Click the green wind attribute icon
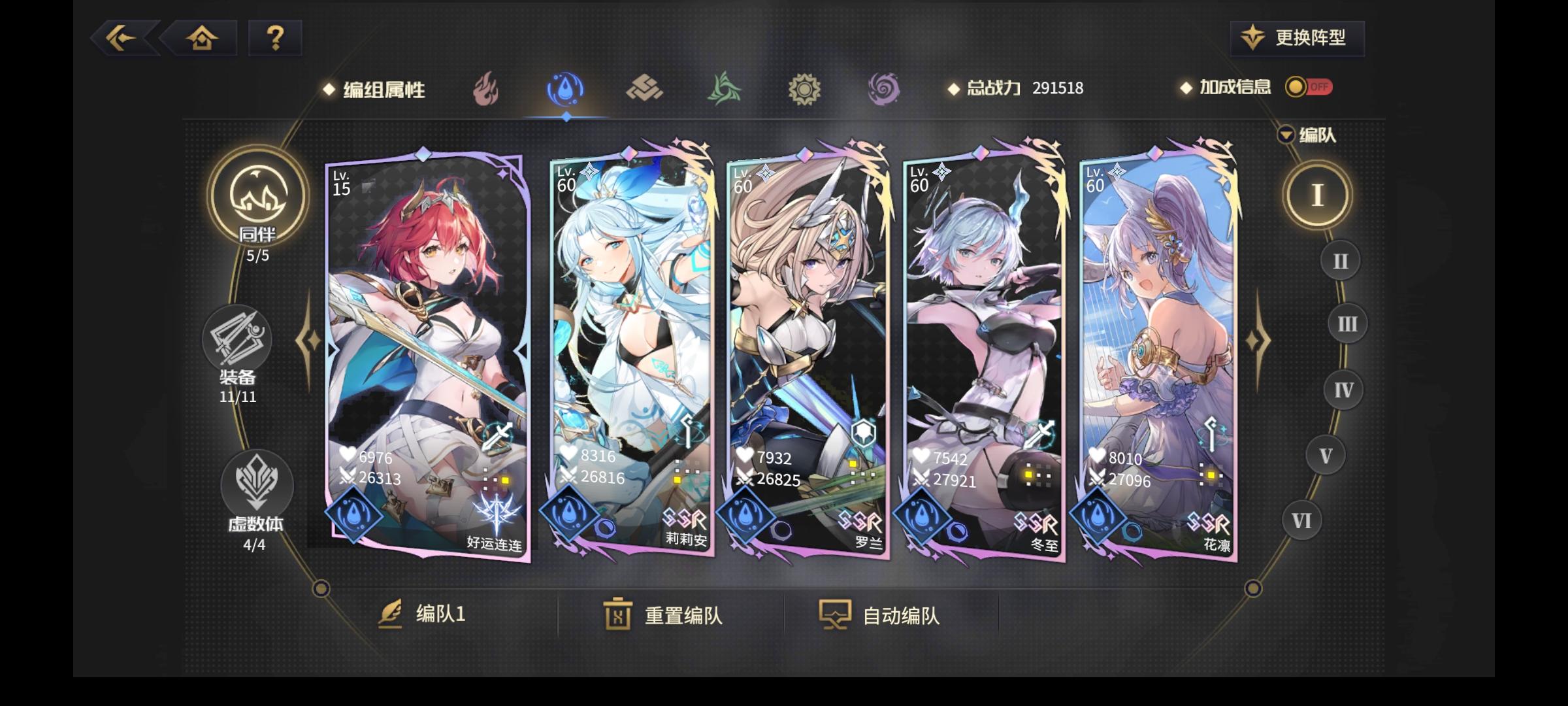The image size is (1568, 706). pyautogui.click(x=724, y=90)
